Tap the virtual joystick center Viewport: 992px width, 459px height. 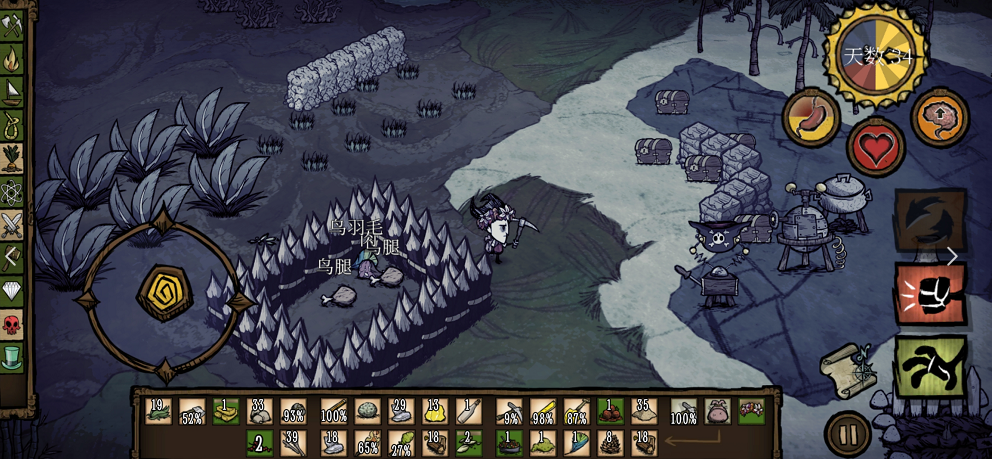pyautogui.click(x=164, y=293)
